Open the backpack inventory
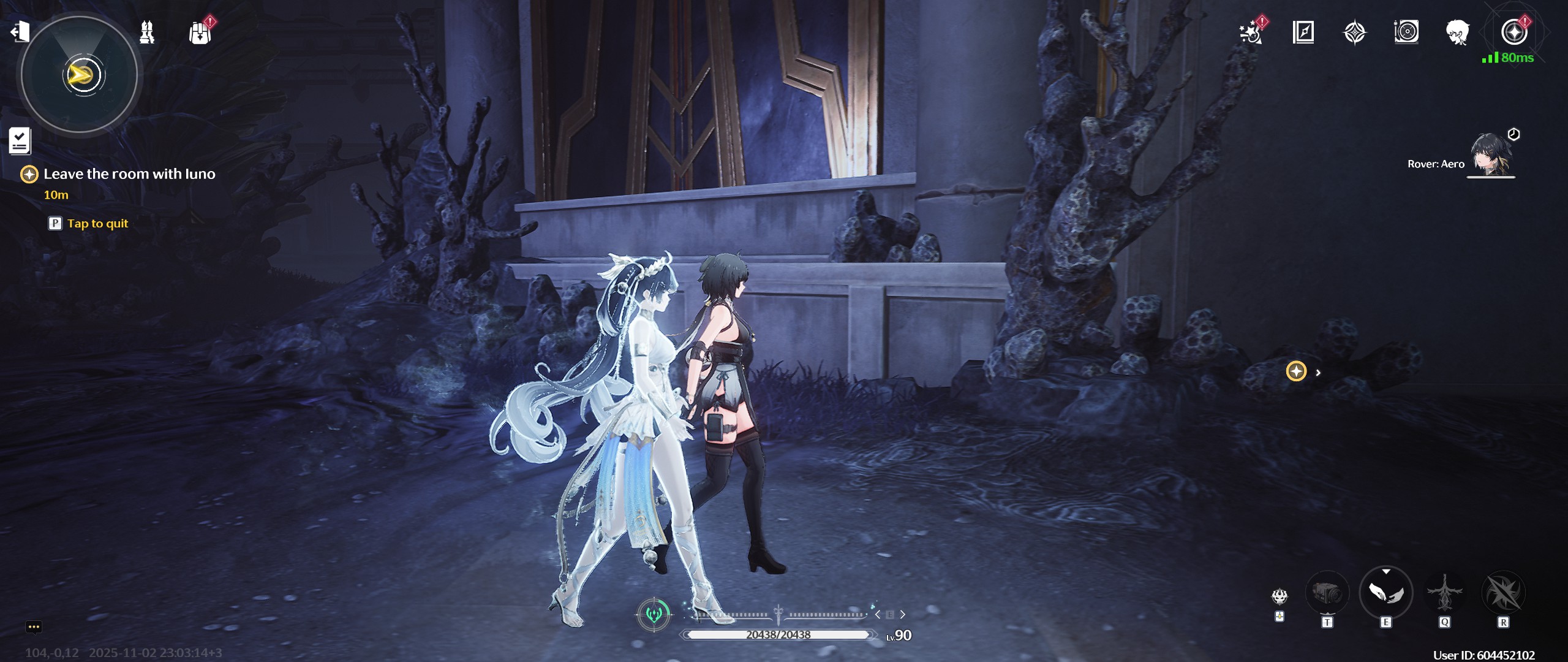1568x662 pixels. (x=200, y=33)
